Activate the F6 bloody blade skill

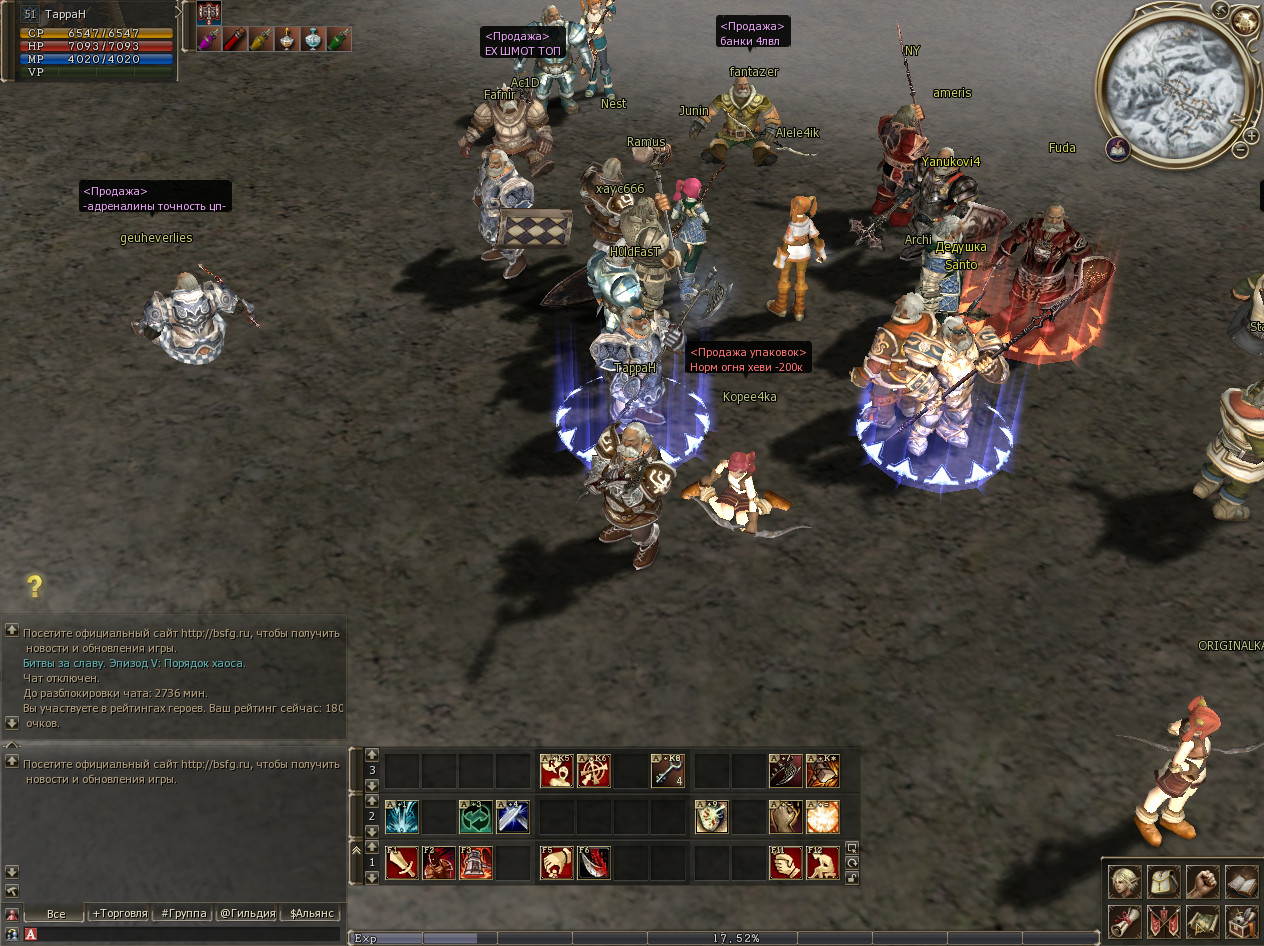pyautogui.click(x=593, y=862)
